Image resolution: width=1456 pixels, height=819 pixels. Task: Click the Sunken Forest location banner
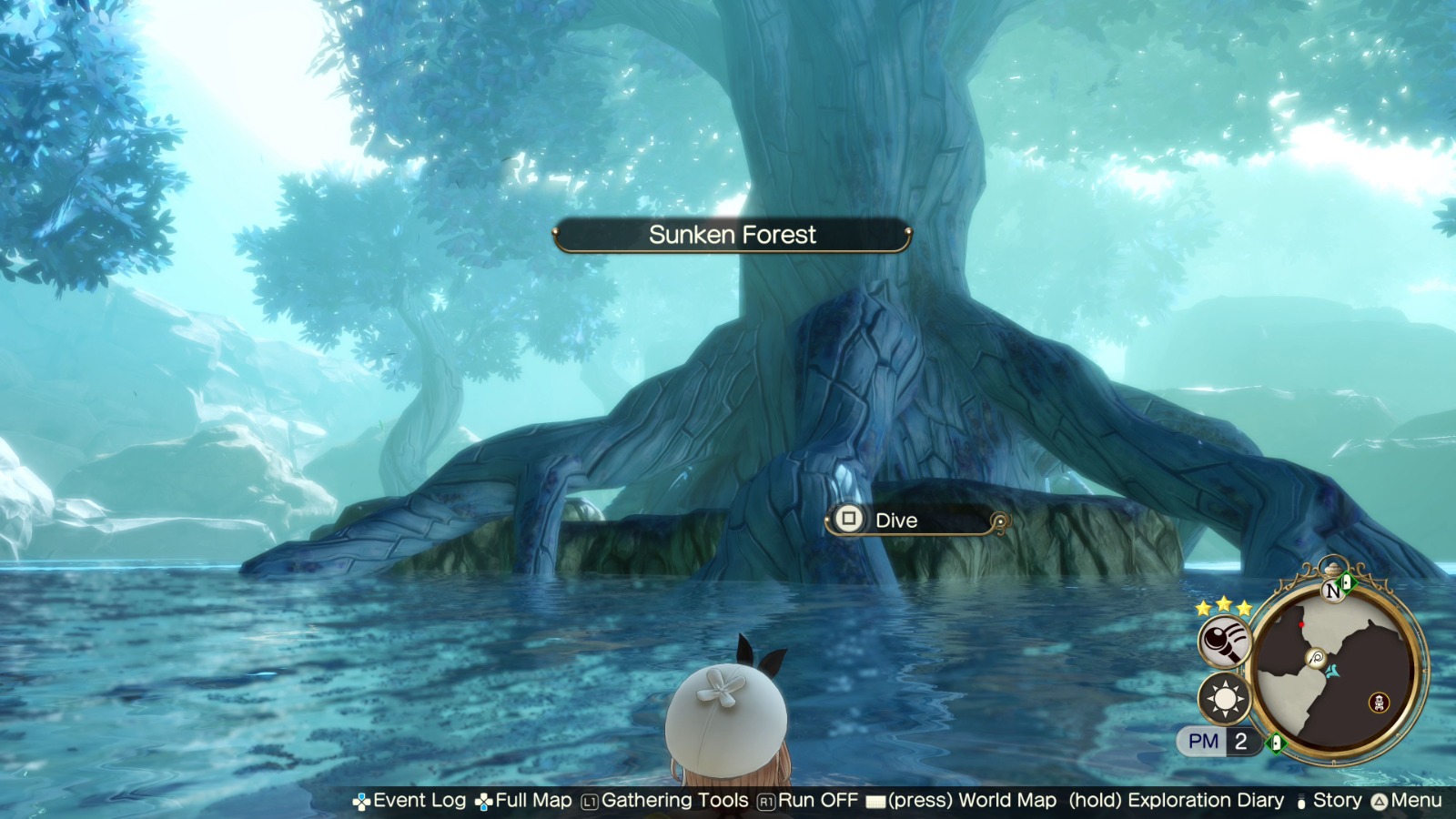(733, 235)
